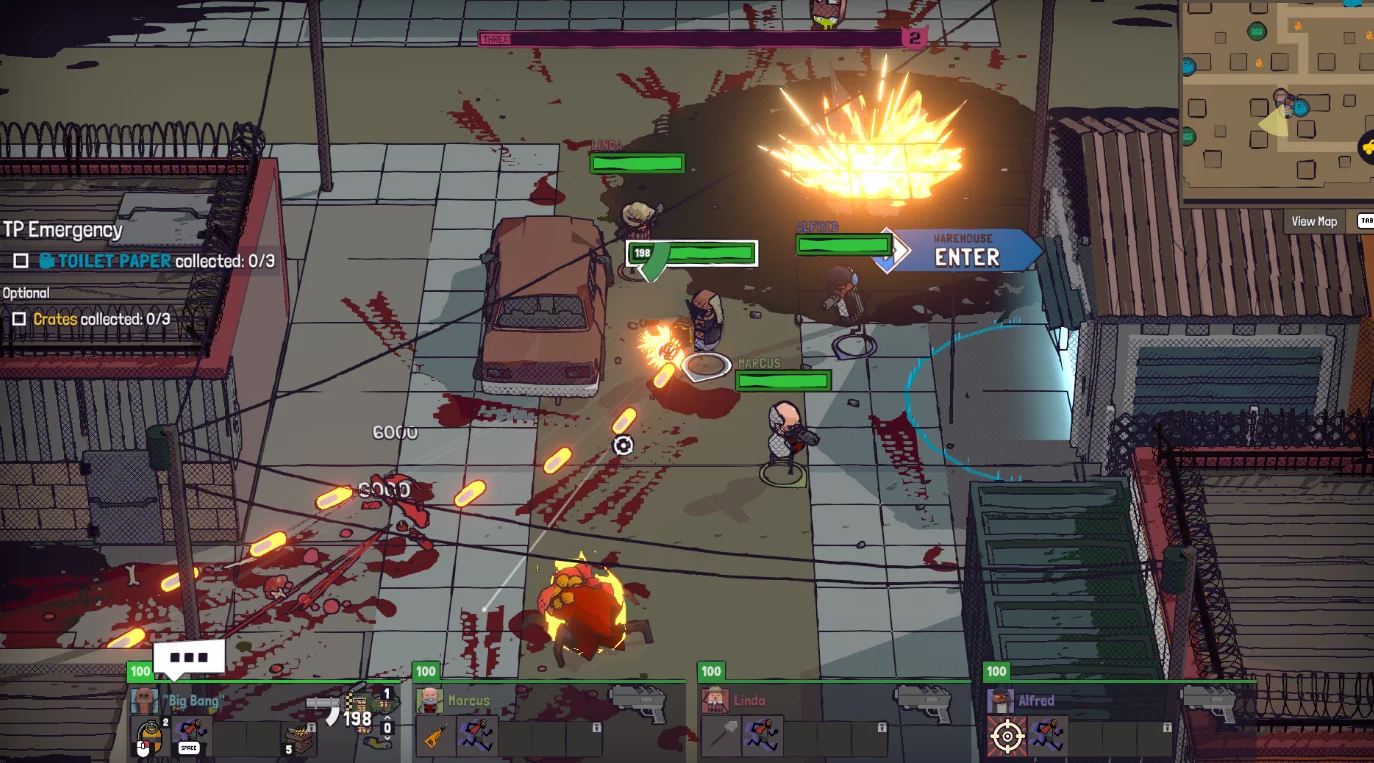Select the yellow car marker on minimap
The width and height of the screenshot is (1374, 763).
point(1366,148)
